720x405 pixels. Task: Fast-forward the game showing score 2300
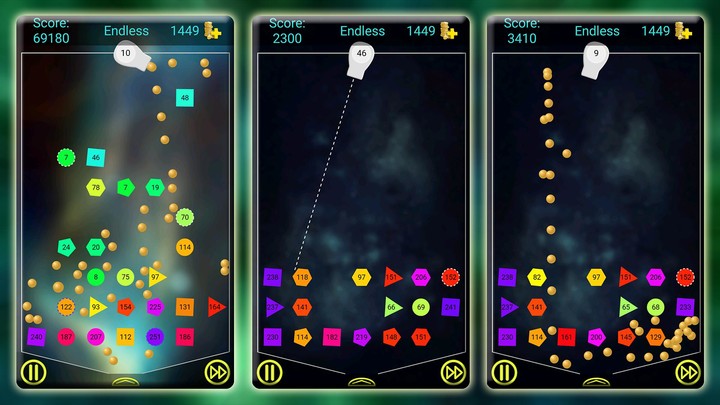tap(453, 373)
